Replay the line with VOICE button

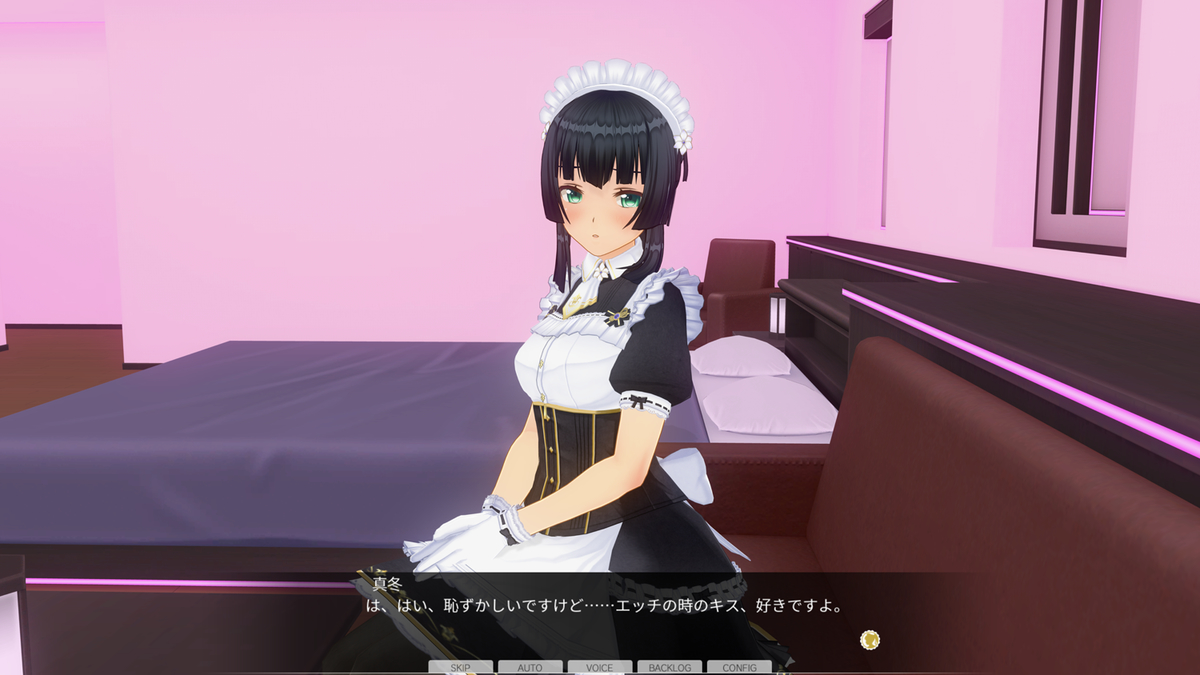click(x=600, y=667)
